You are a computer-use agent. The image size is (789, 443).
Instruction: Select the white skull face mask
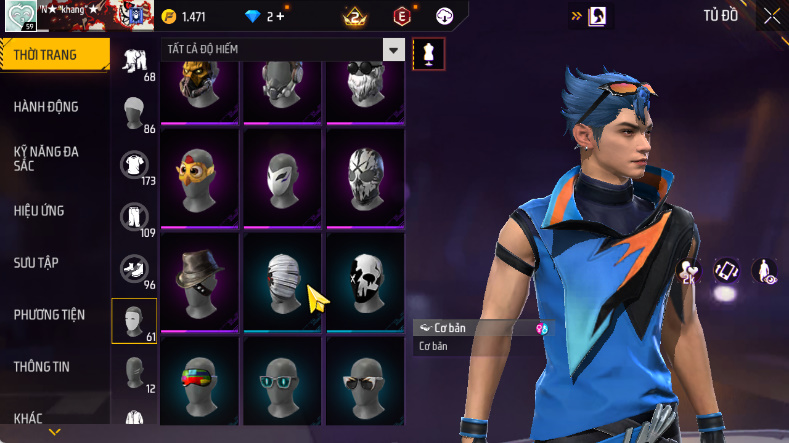pos(366,280)
